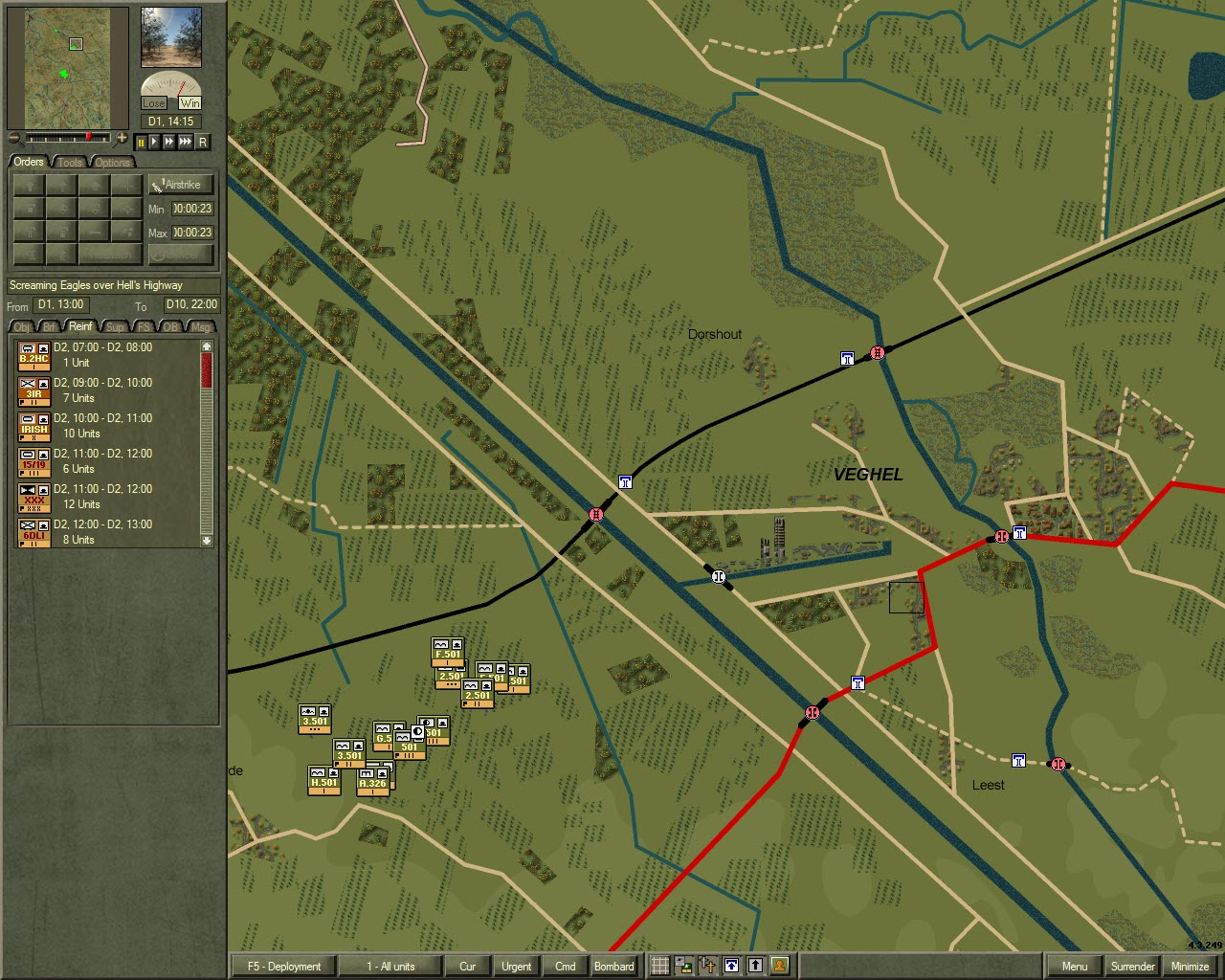Toggle the Urgent order mode
The image size is (1225, 980).
pos(516,966)
